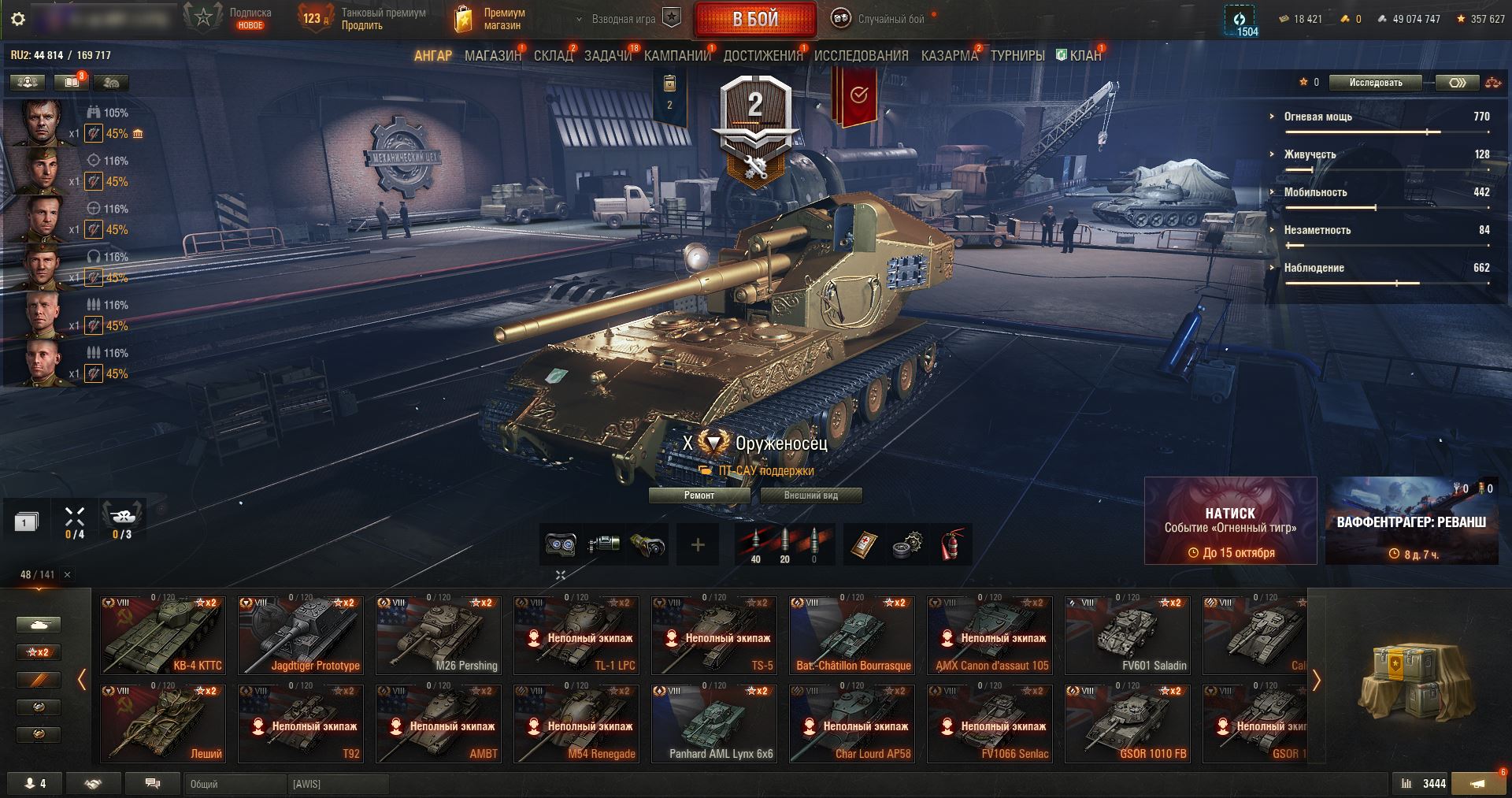Image resolution: width=1512 pixels, height=798 pixels.
Task: Select the Panhard AML Lynx 6x6
Action: pyautogui.click(x=721, y=723)
